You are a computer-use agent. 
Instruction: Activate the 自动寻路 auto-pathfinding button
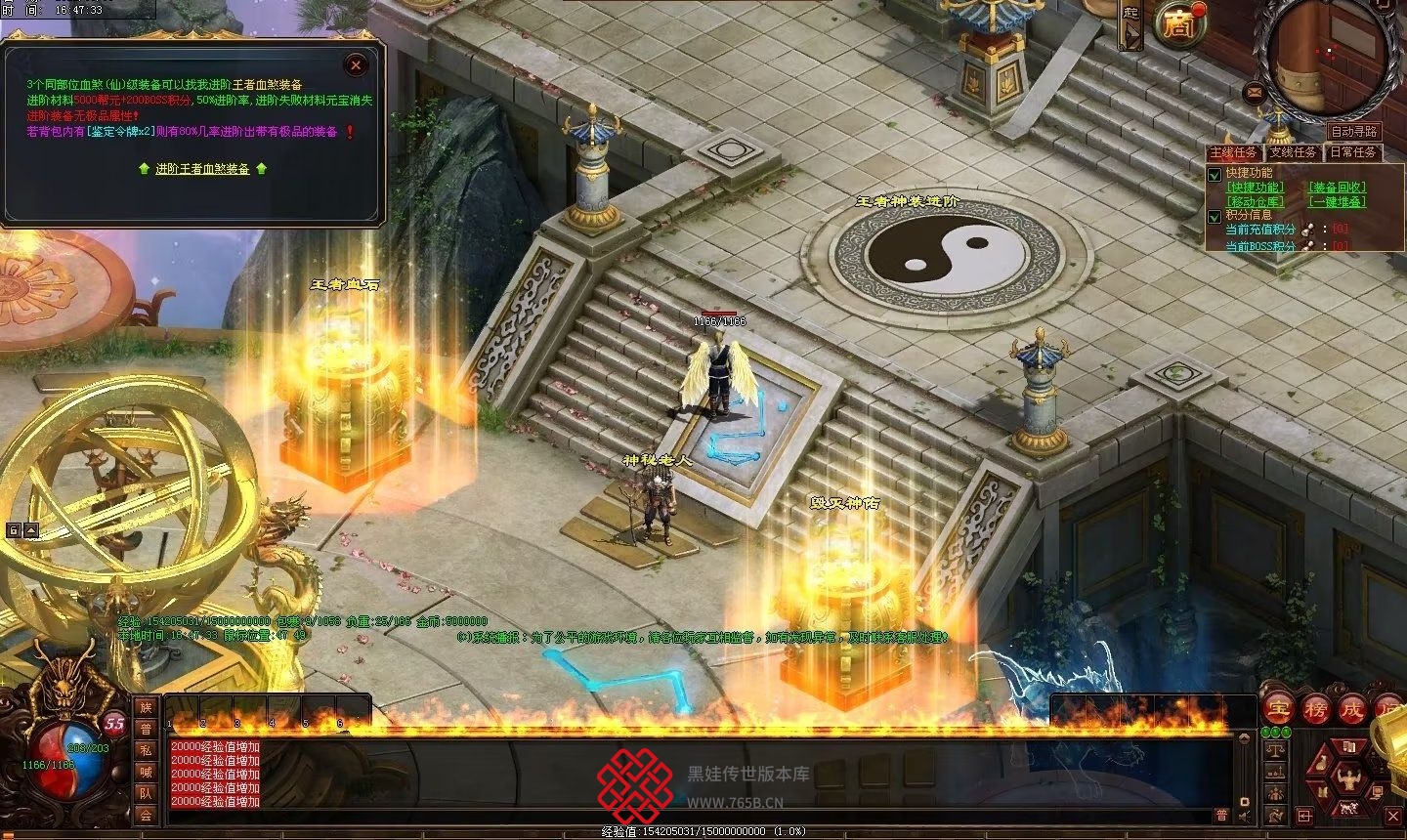click(x=1354, y=132)
